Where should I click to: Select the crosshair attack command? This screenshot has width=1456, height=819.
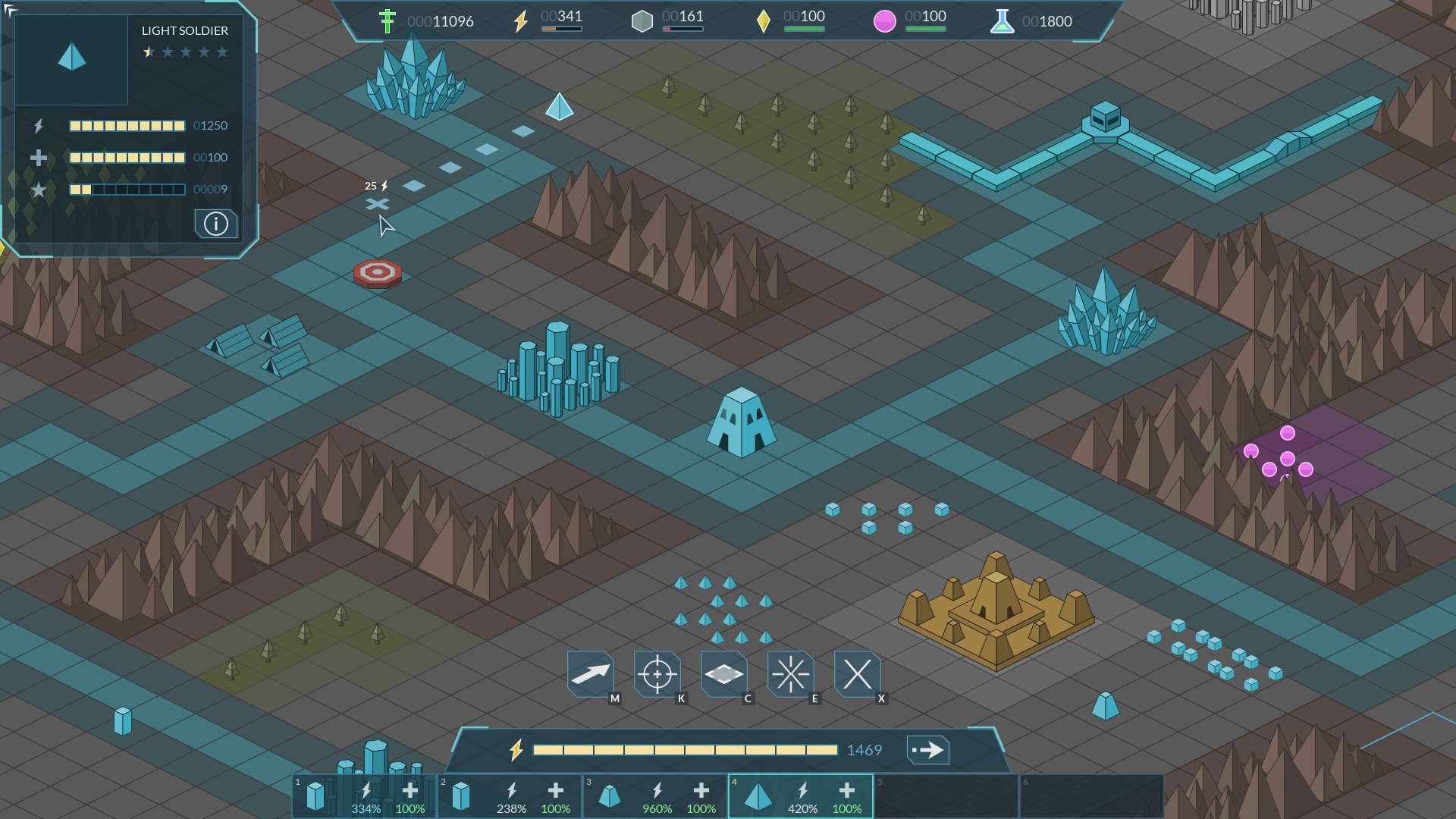pyautogui.click(x=657, y=673)
